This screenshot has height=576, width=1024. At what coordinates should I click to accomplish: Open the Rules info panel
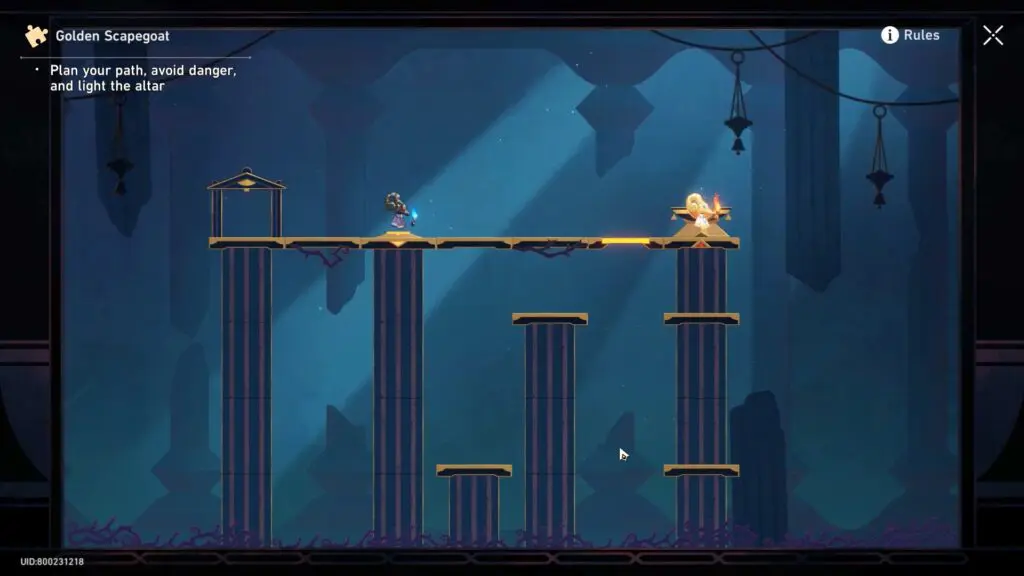[x=909, y=35]
